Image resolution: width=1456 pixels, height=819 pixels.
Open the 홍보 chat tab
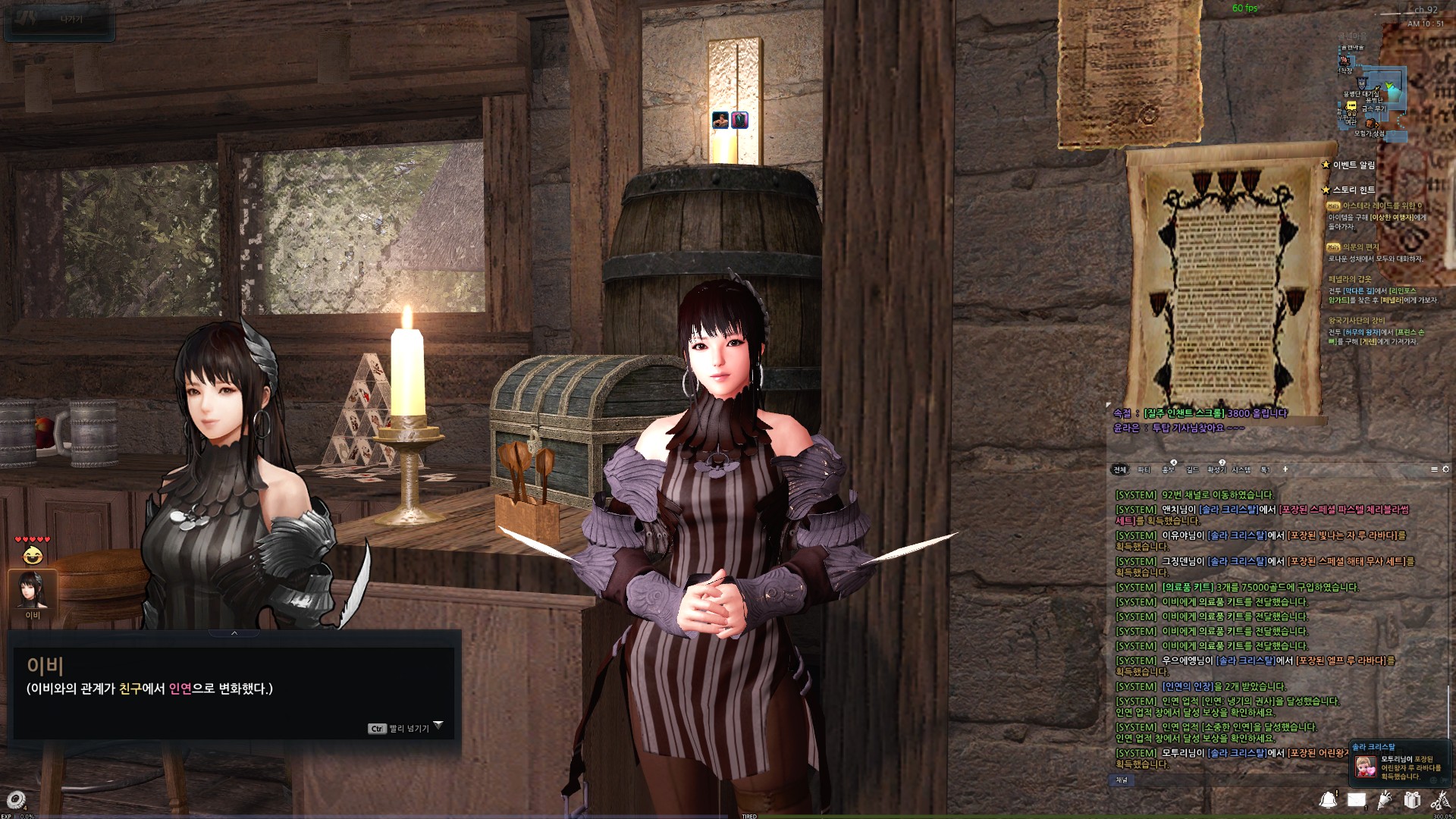[1169, 470]
